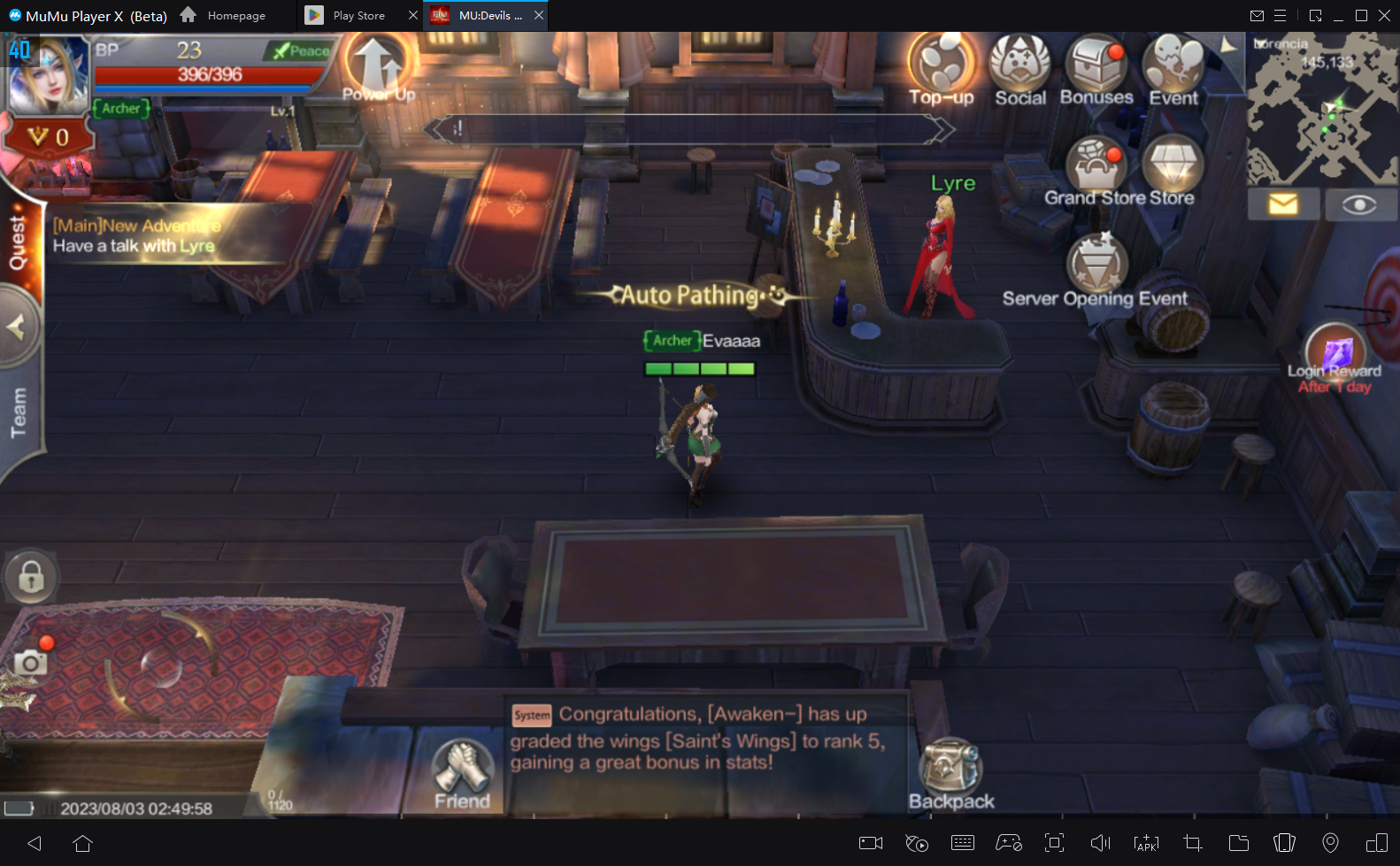Open the character portrait panel
This screenshot has height=866, width=1400.
click(x=48, y=75)
